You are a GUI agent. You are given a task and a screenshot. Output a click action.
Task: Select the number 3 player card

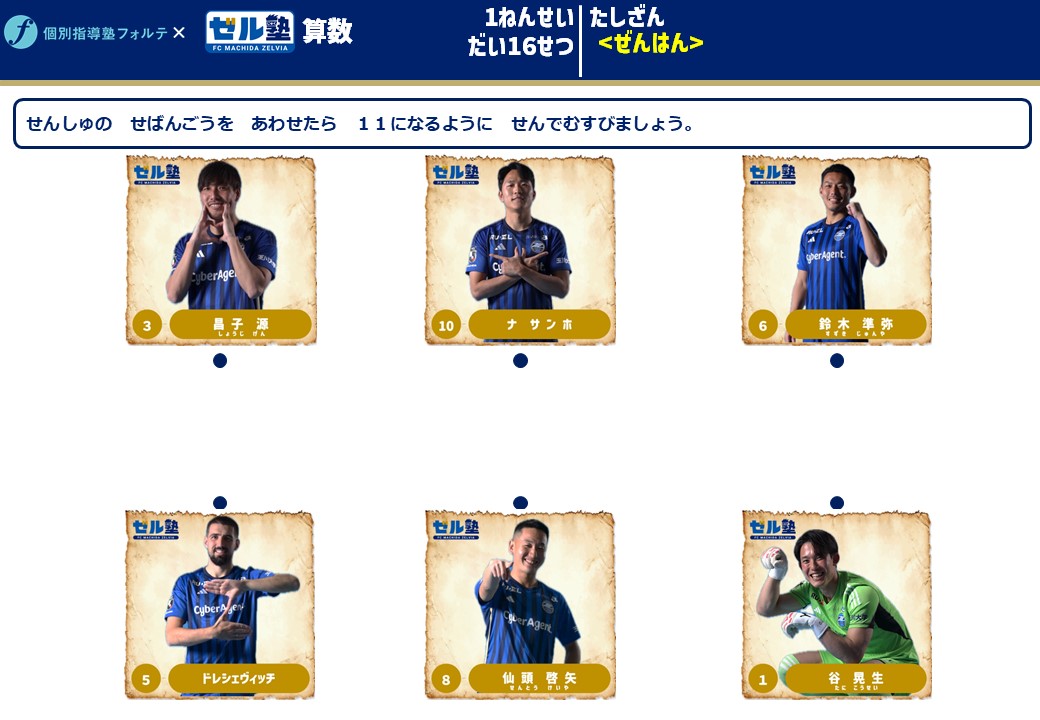[x=221, y=250]
